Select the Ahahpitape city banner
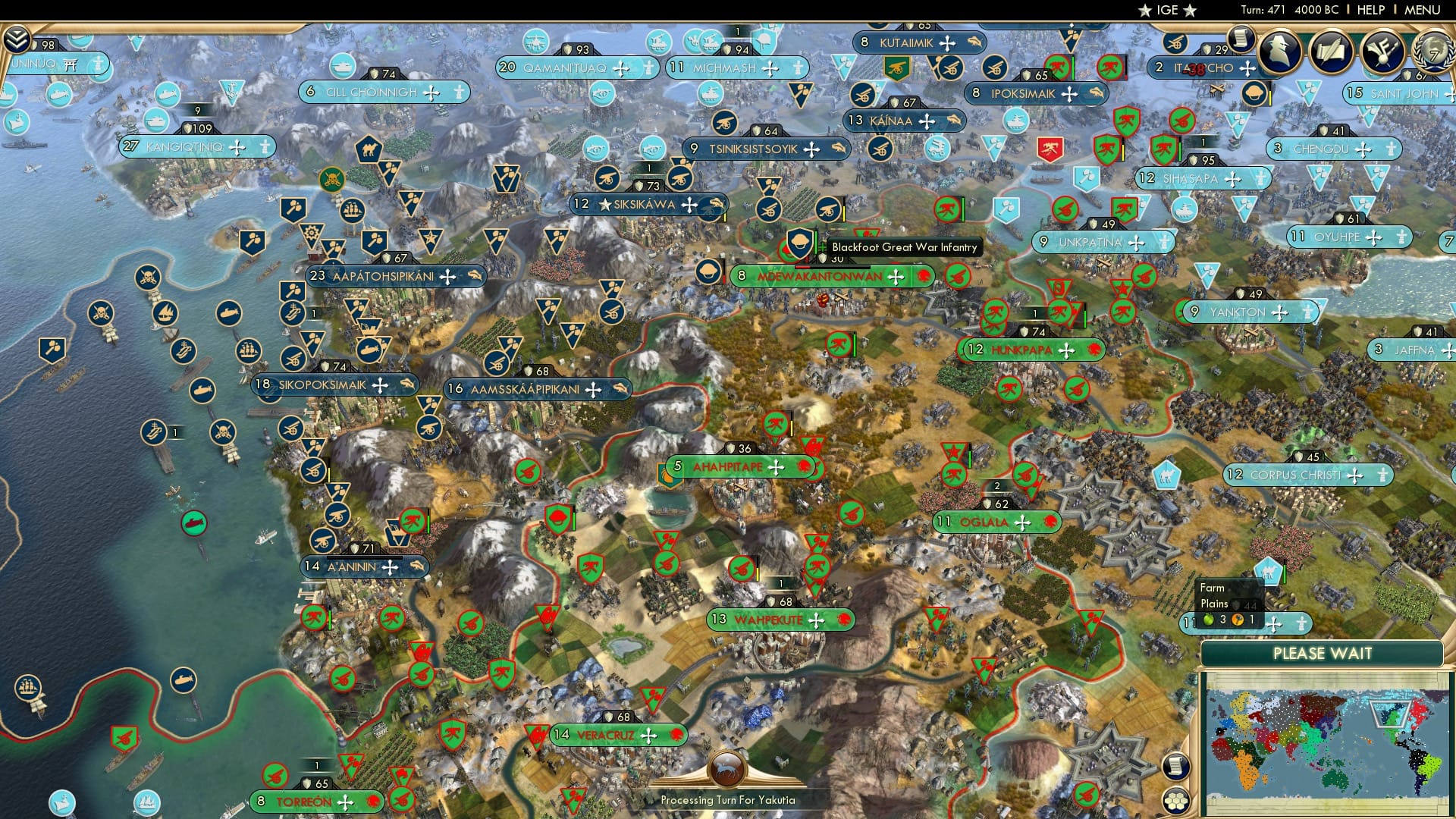Screen dimensions: 1456x819 point(726,467)
